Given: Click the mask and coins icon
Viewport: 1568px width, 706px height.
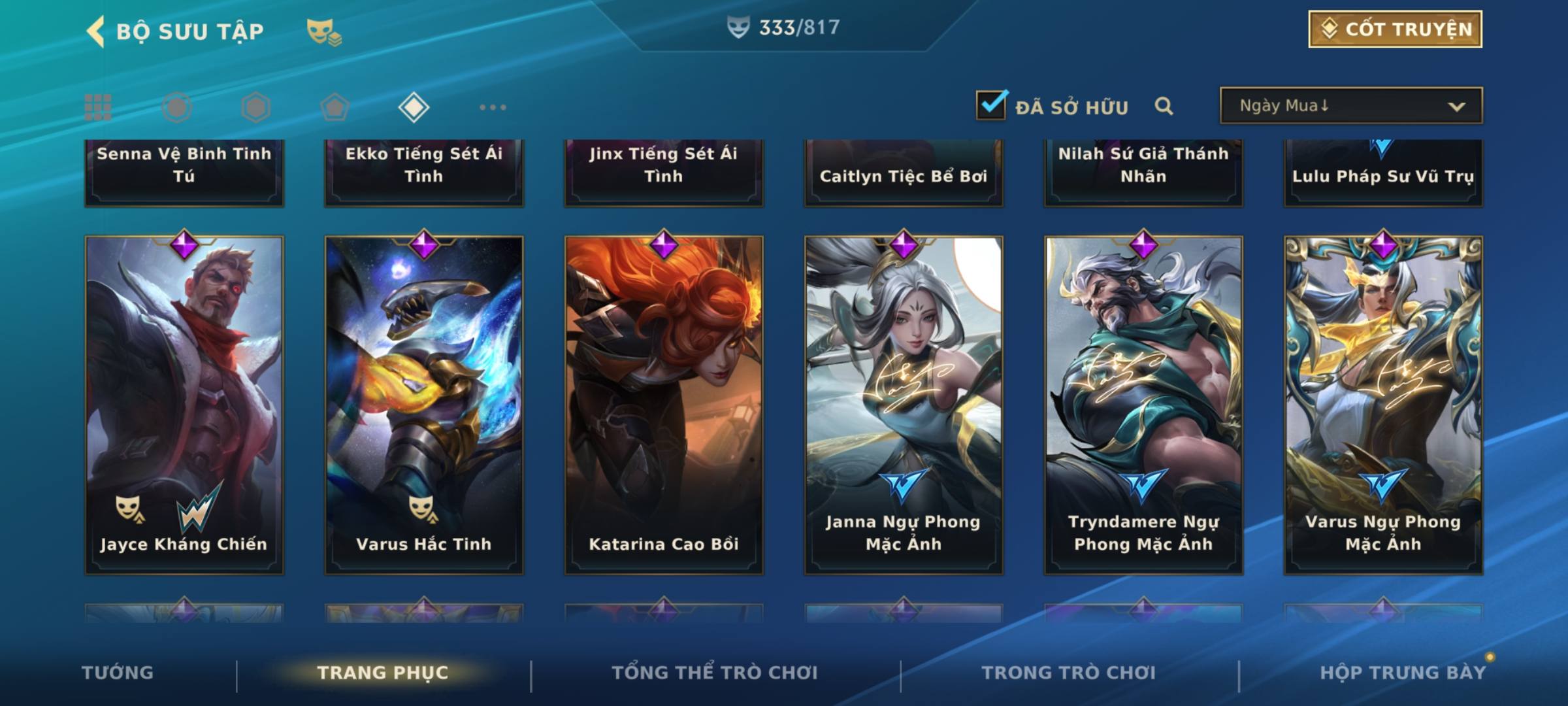Looking at the screenshot, I should pos(323,31).
